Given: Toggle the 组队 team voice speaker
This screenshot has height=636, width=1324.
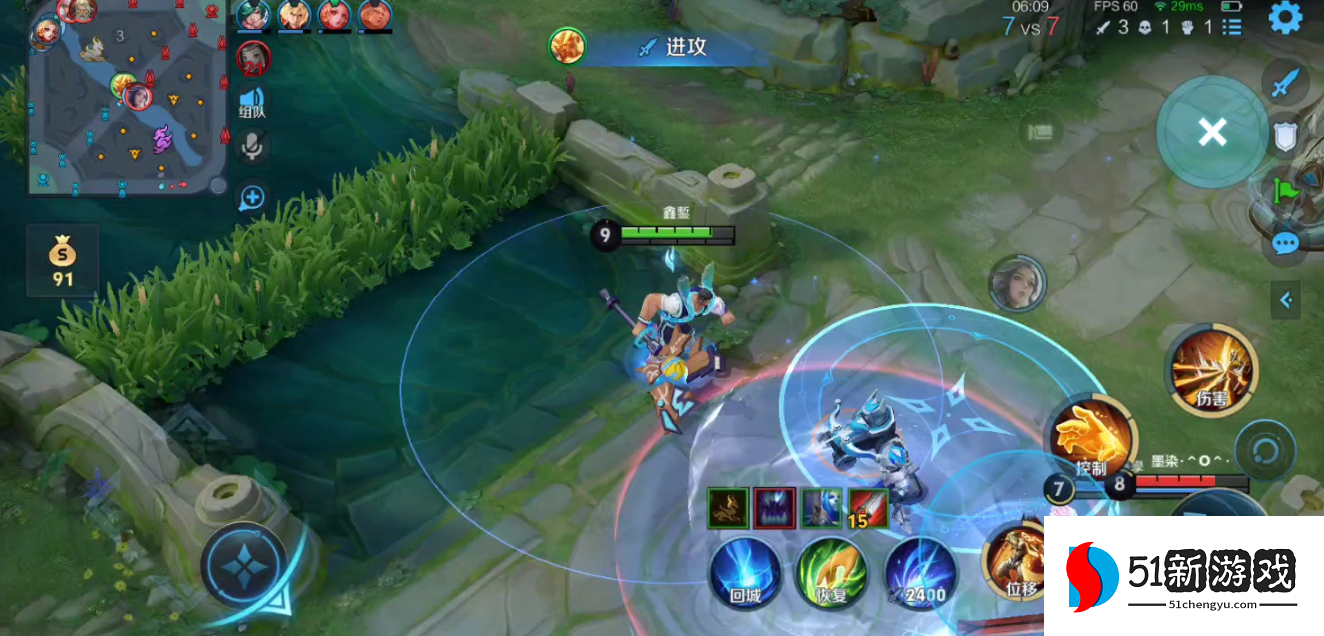Looking at the screenshot, I should 252,103.
